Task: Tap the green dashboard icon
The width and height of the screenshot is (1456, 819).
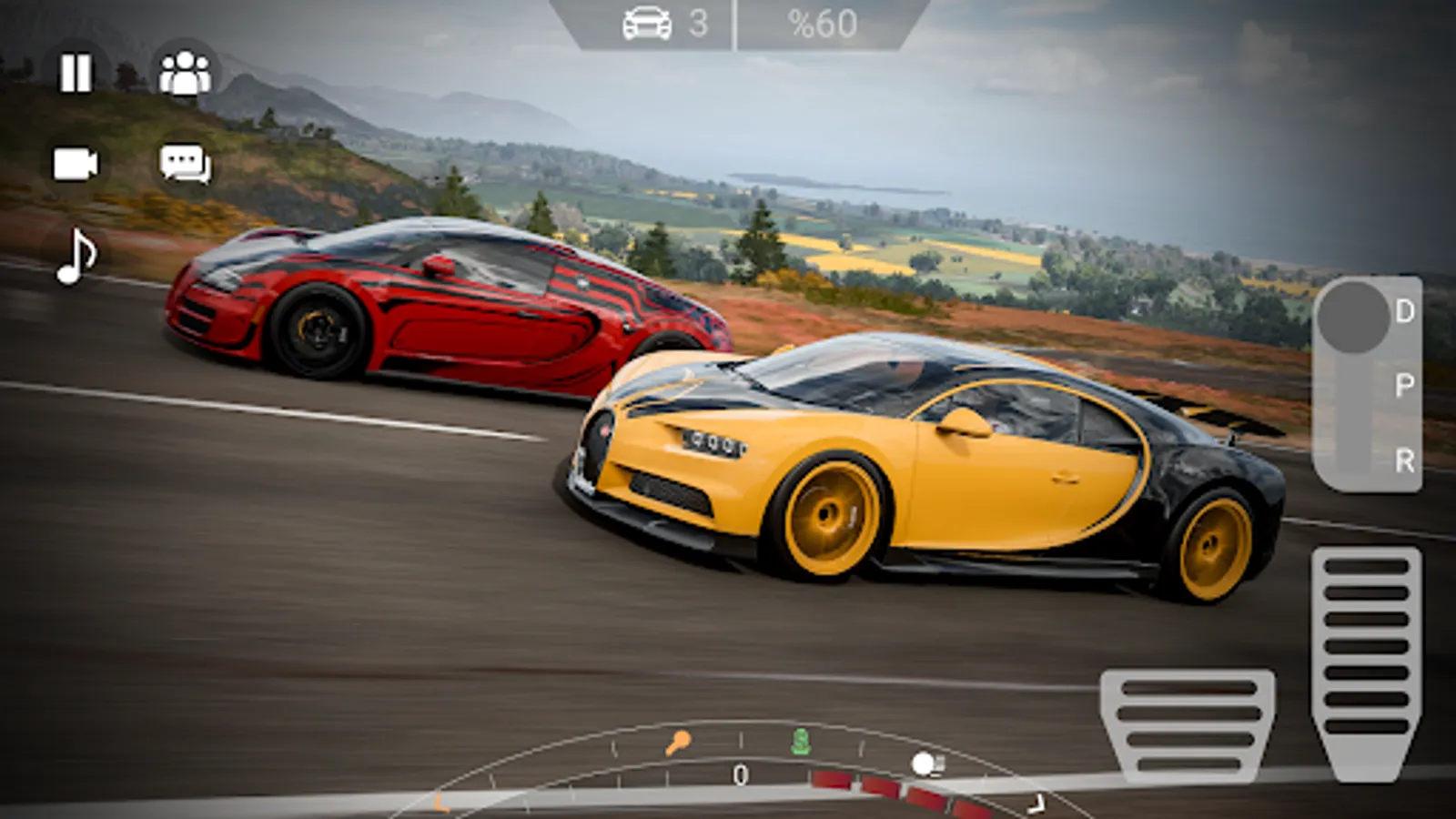Action: [x=801, y=742]
